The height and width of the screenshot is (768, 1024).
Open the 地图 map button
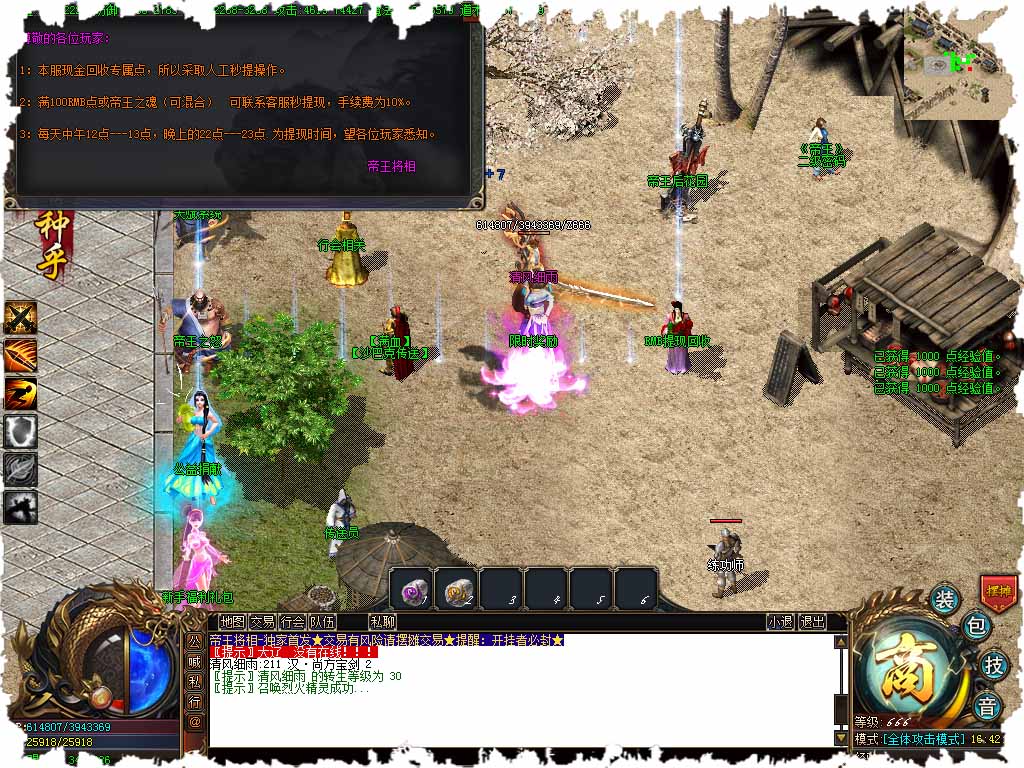coord(232,622)
